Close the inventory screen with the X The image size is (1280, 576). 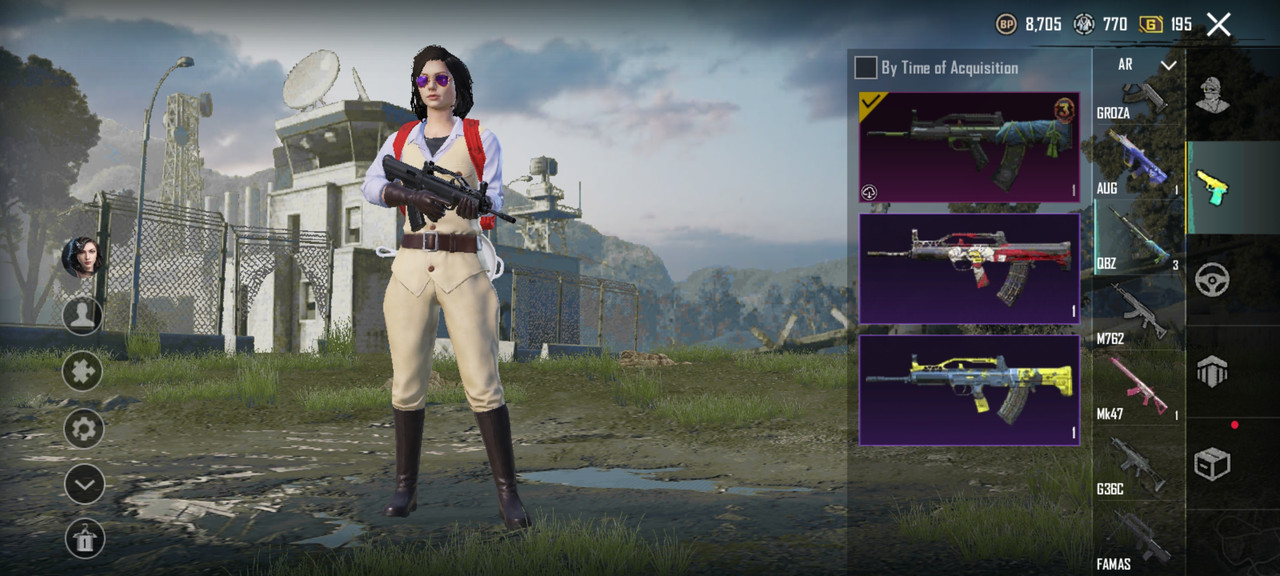click(1218, 24)
